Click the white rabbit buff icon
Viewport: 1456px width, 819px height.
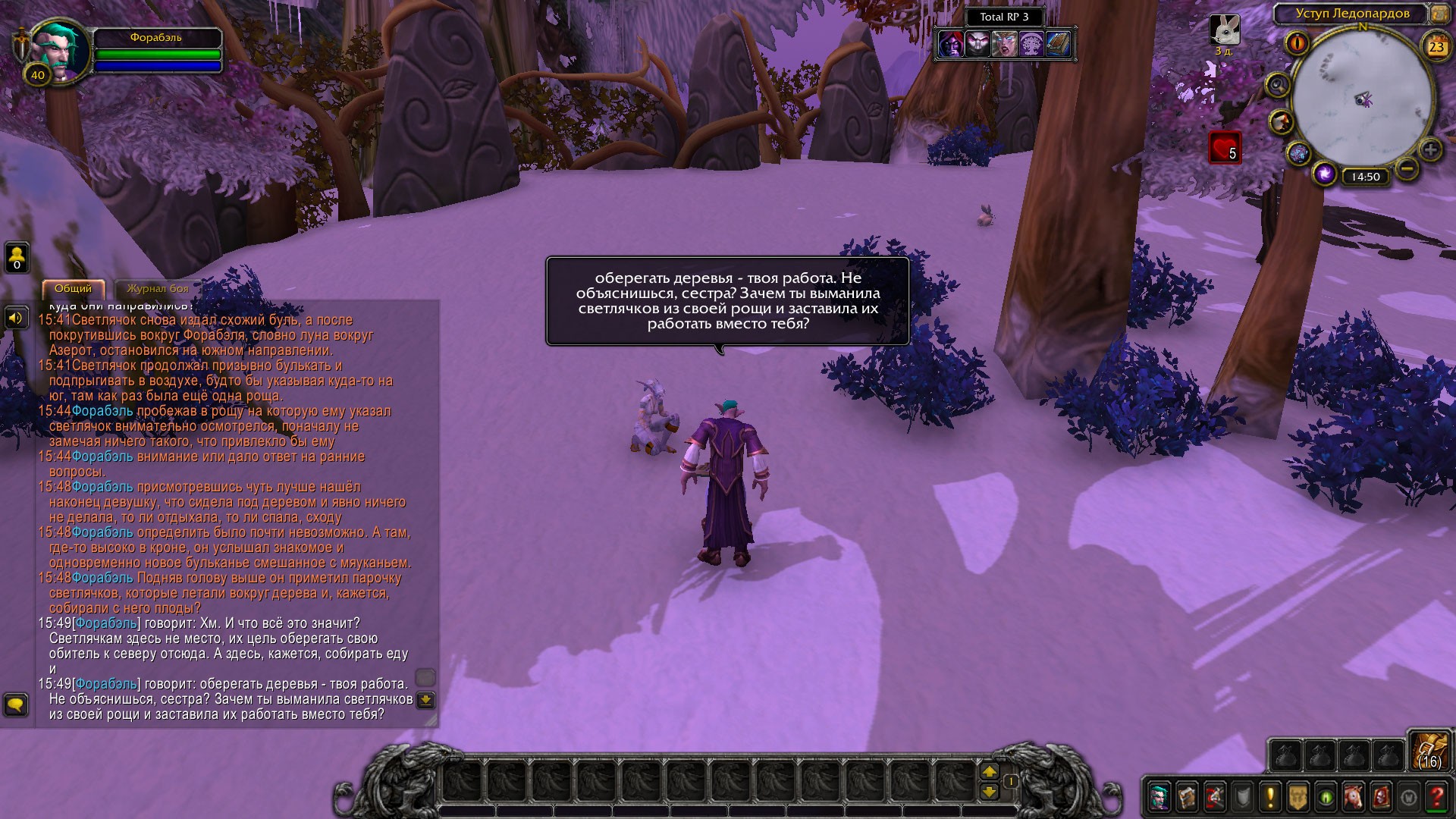point(1224,30)
